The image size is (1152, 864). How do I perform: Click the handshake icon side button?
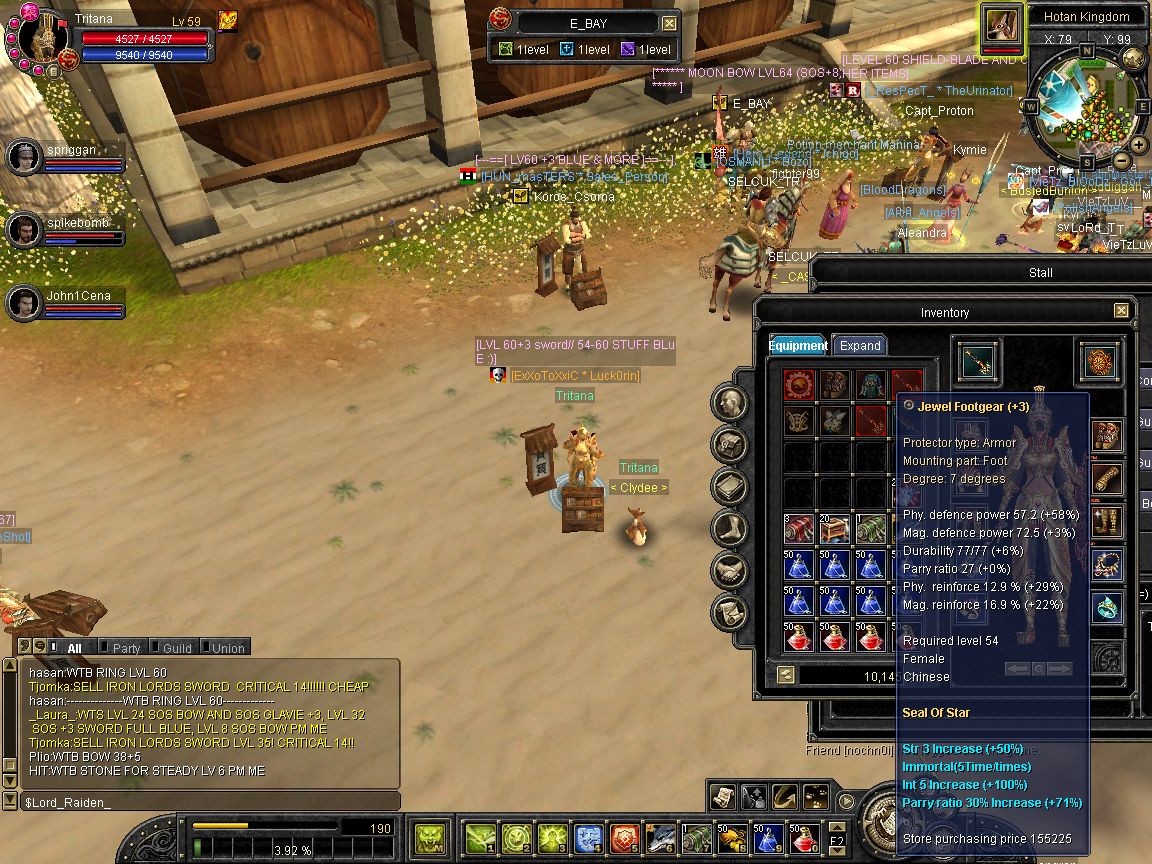730,571
